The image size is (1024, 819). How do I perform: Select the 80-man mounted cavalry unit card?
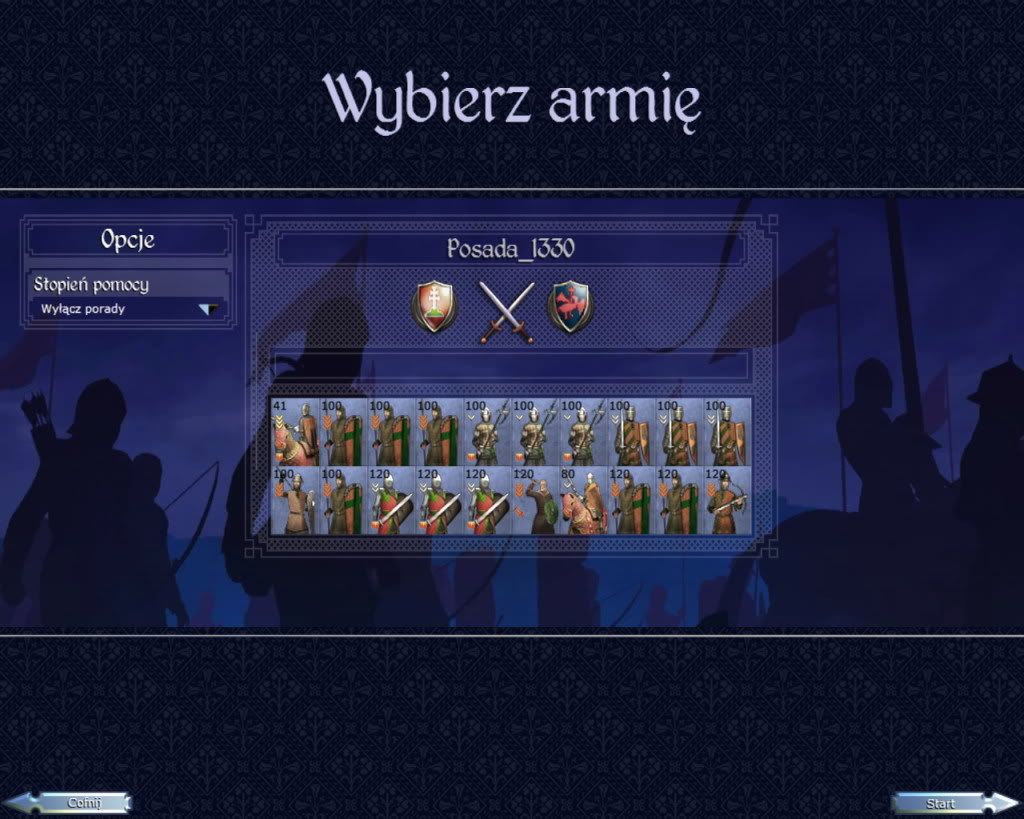[584, 501]
